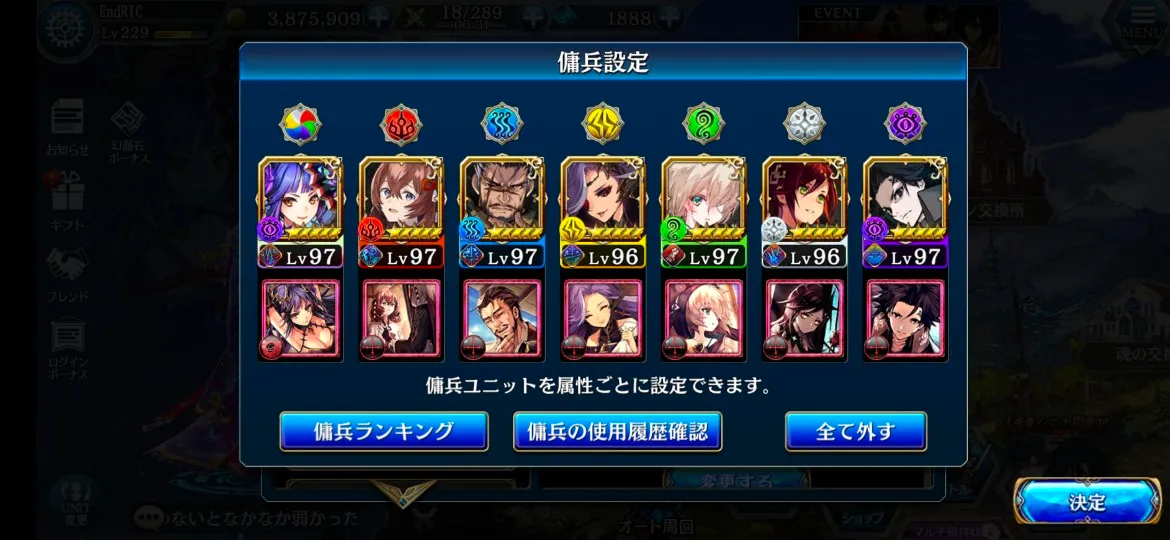Open the 傭兵ランキング mercenary ranking
This screenshot has height=540, width=1170.
(x=384, y=432)
